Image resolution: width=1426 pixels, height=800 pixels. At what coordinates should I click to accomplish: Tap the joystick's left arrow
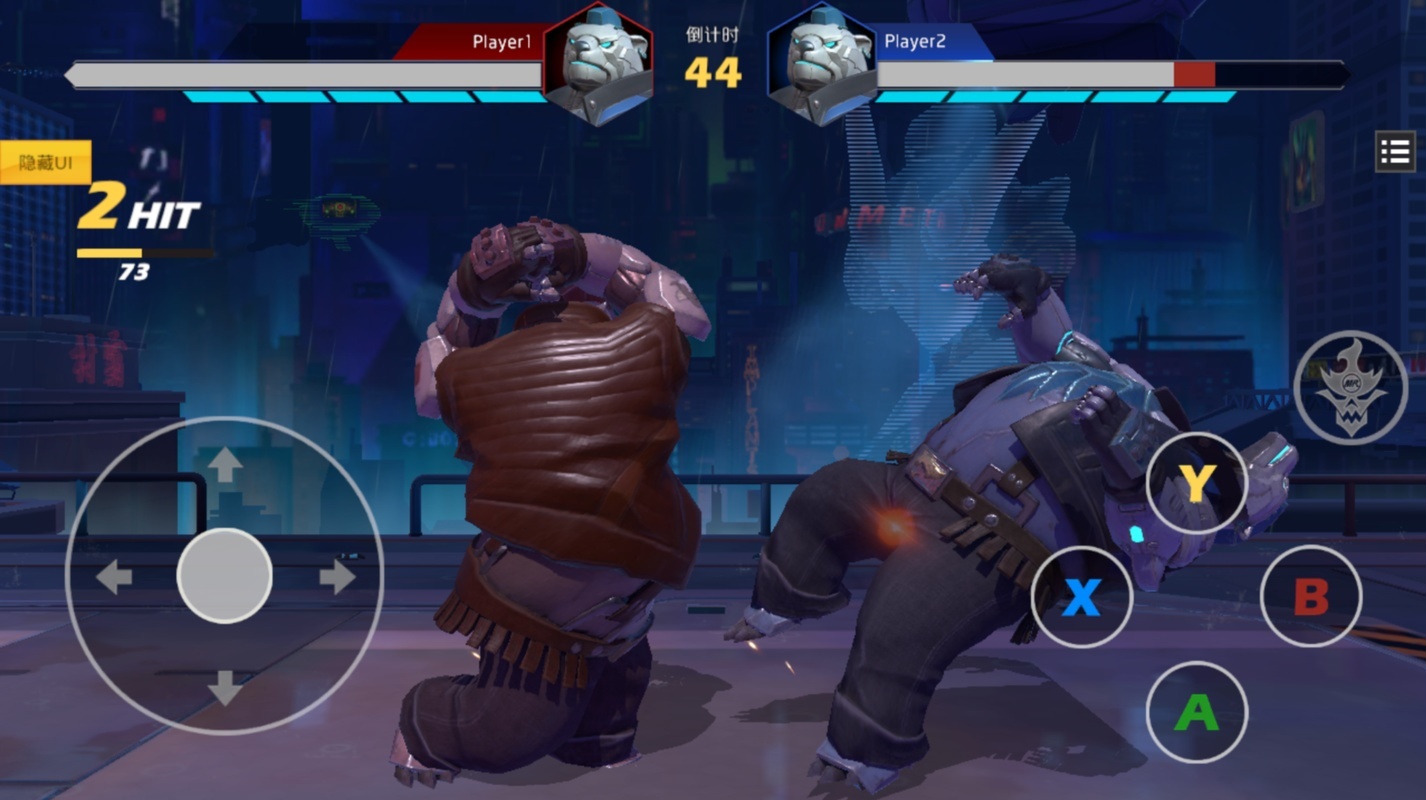(x=113, y=577)
